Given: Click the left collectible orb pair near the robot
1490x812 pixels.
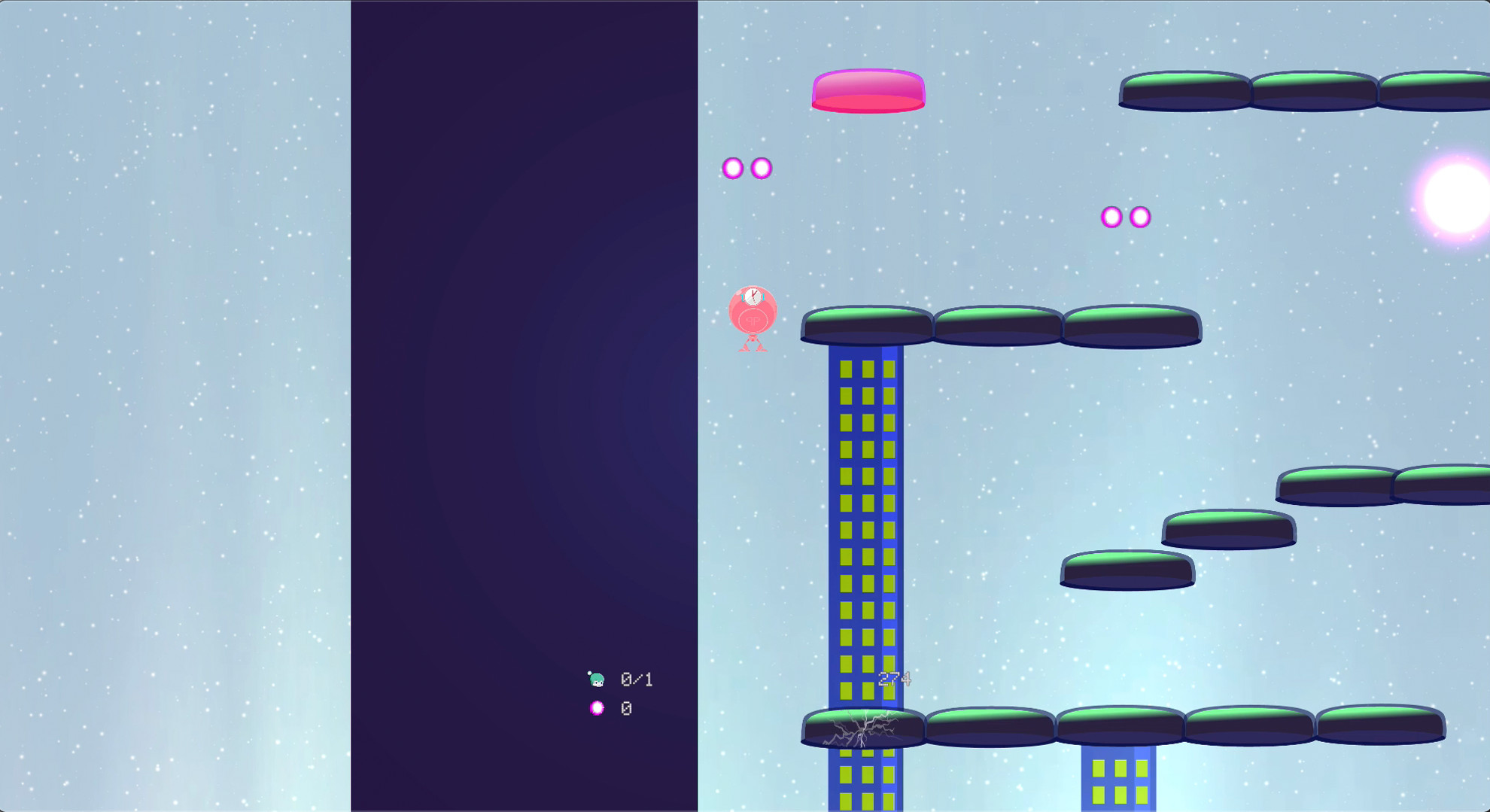Looking at the screenshot, I should (x=746, y=168).
